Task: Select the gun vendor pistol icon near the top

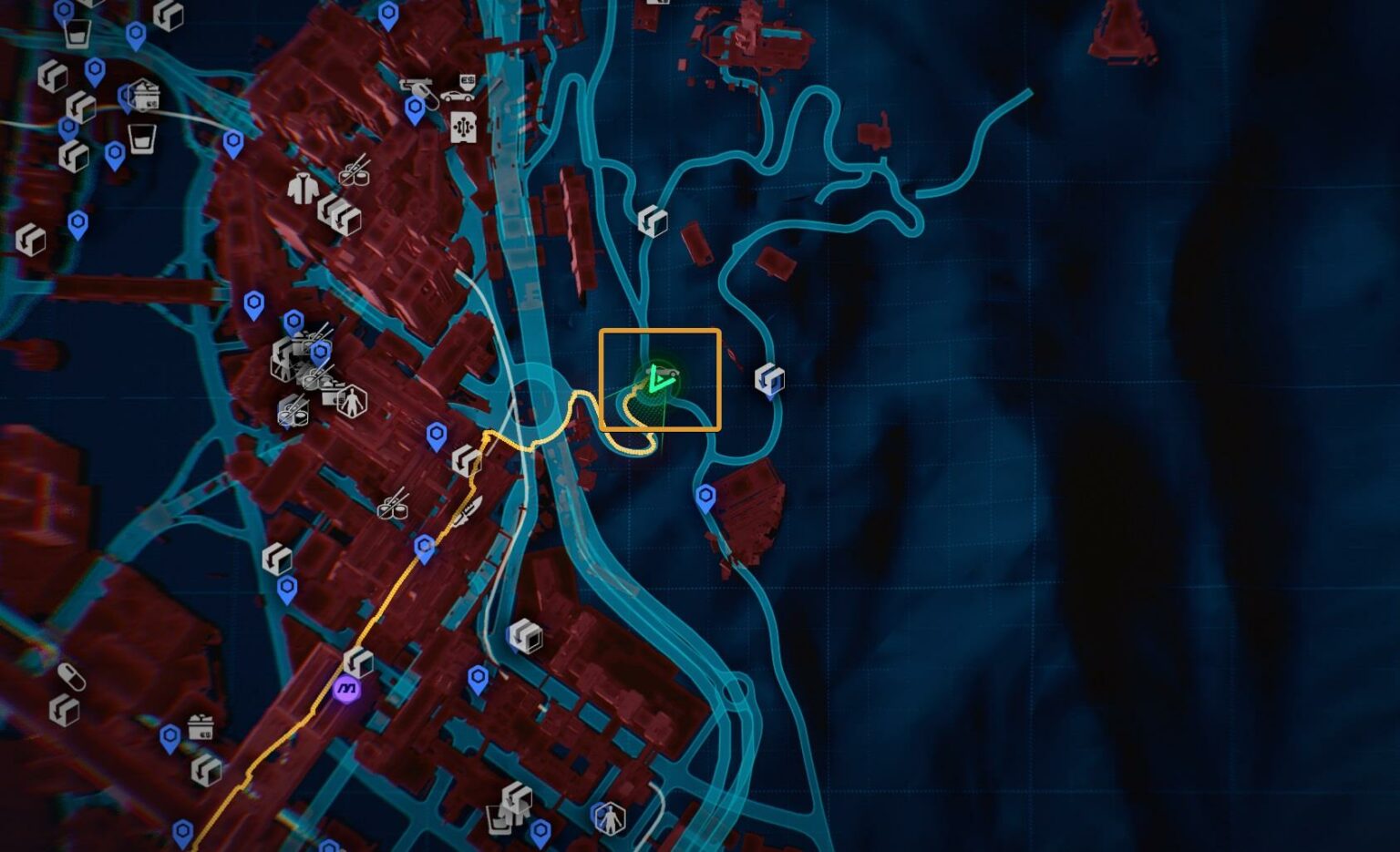Action: pos(417,87)
